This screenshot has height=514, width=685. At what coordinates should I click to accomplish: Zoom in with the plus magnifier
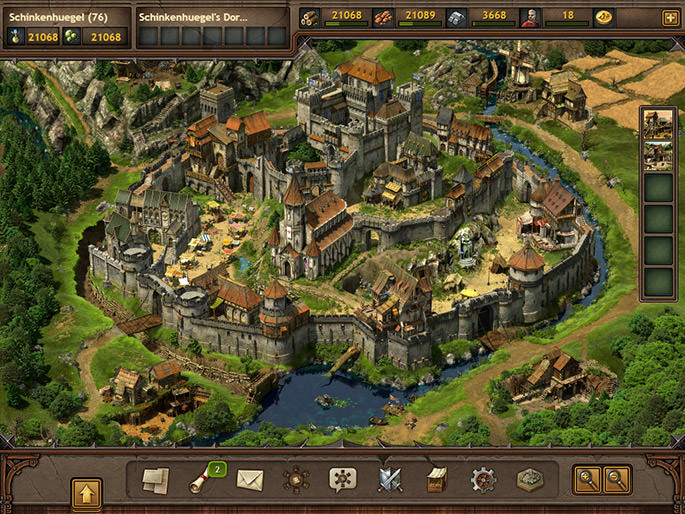[x=585, y=480]
